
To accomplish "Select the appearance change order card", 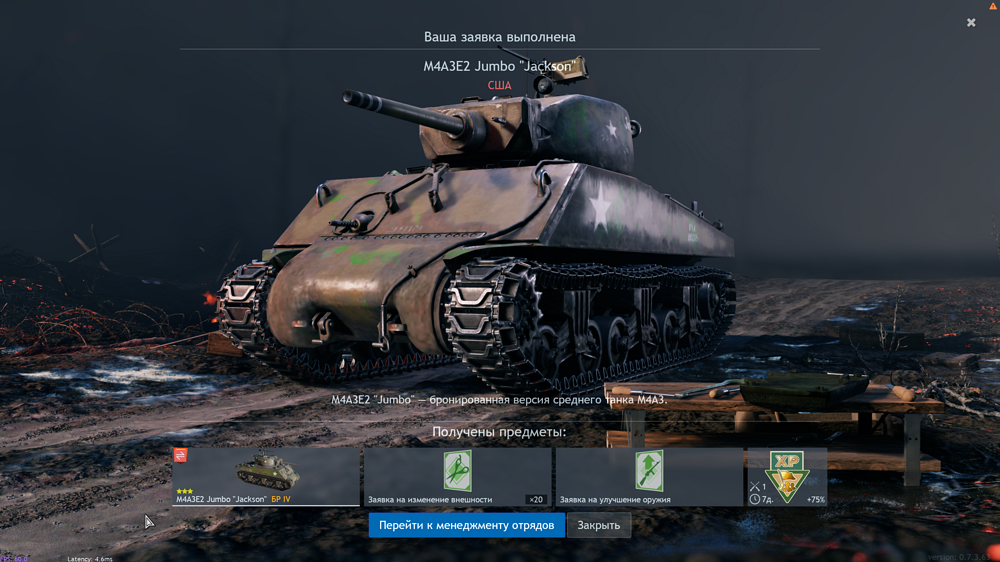I will click(457, 476).
